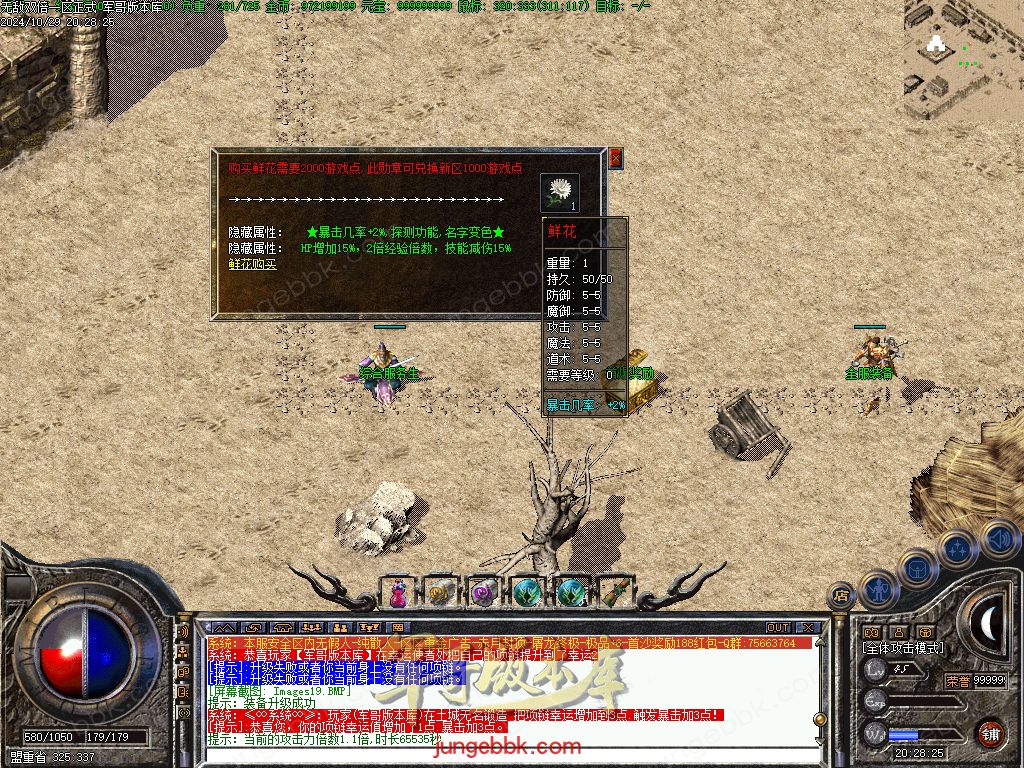
Task: Click the OUT button on chat panel
Action: tap(778, 628)
